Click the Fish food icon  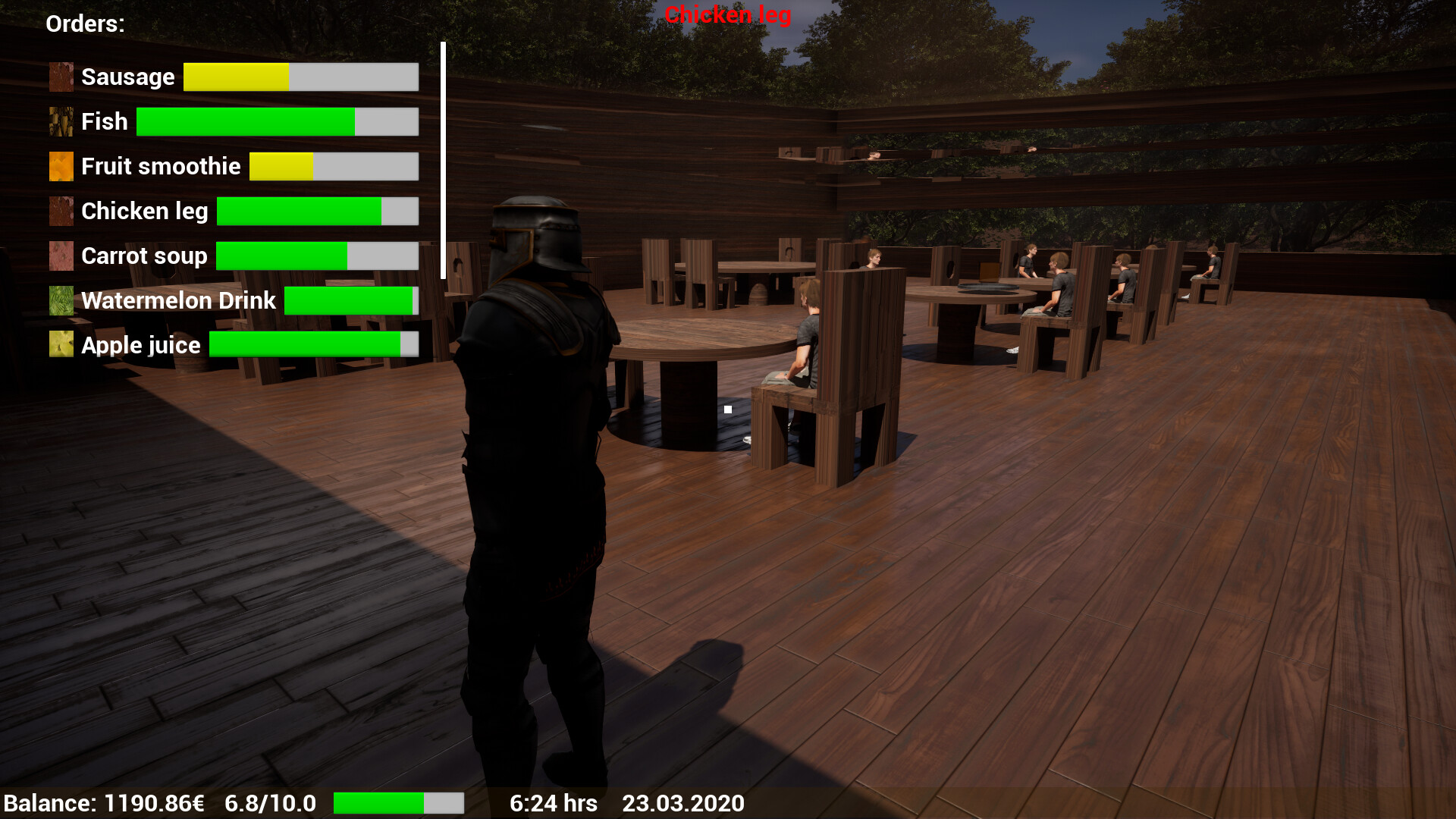(61, 121)
